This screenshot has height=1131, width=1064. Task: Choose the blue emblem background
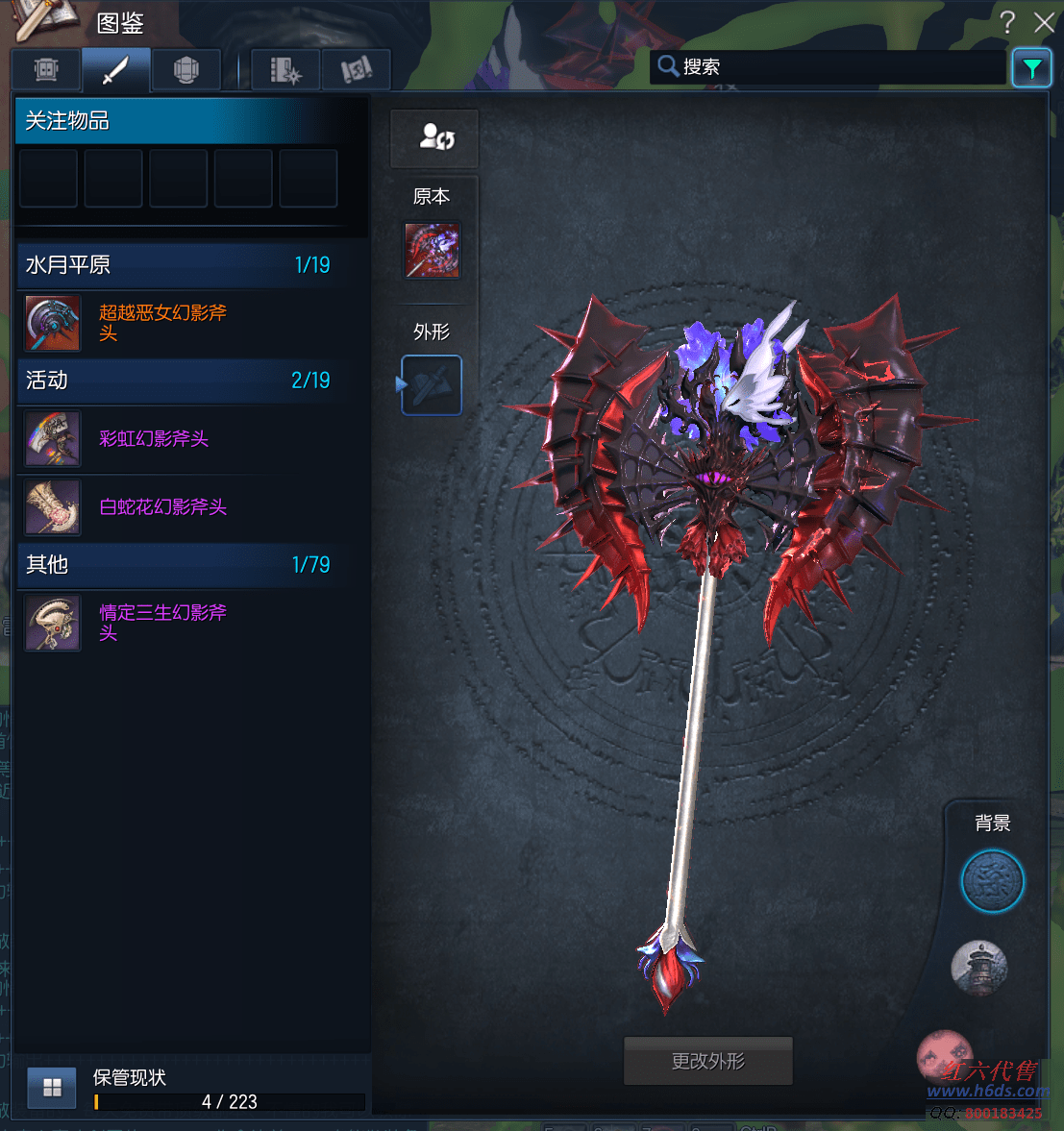pyautogui.click(x=993, y=881)
